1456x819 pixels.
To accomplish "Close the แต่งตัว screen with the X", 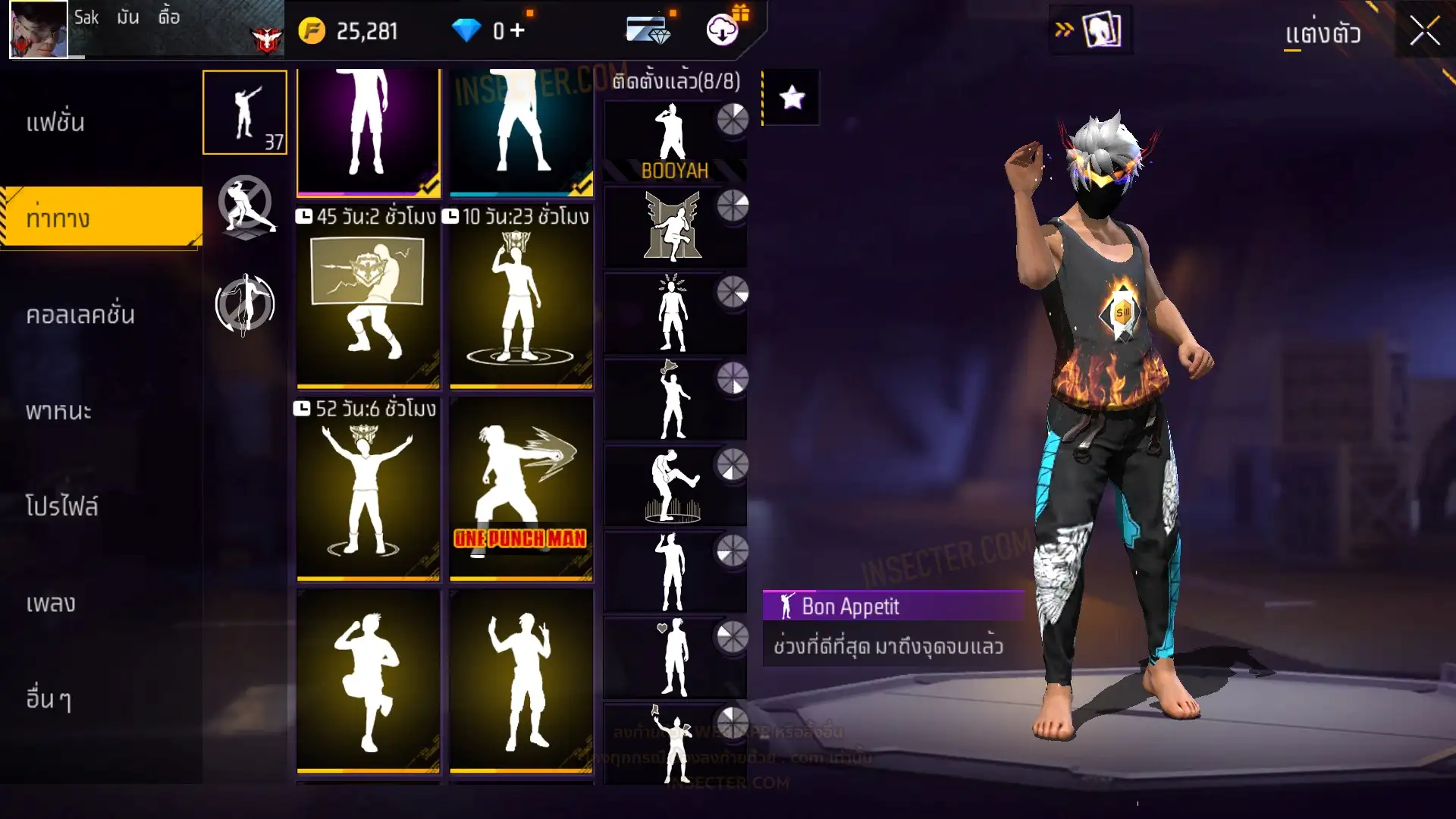I will [x=1424, y=32].
